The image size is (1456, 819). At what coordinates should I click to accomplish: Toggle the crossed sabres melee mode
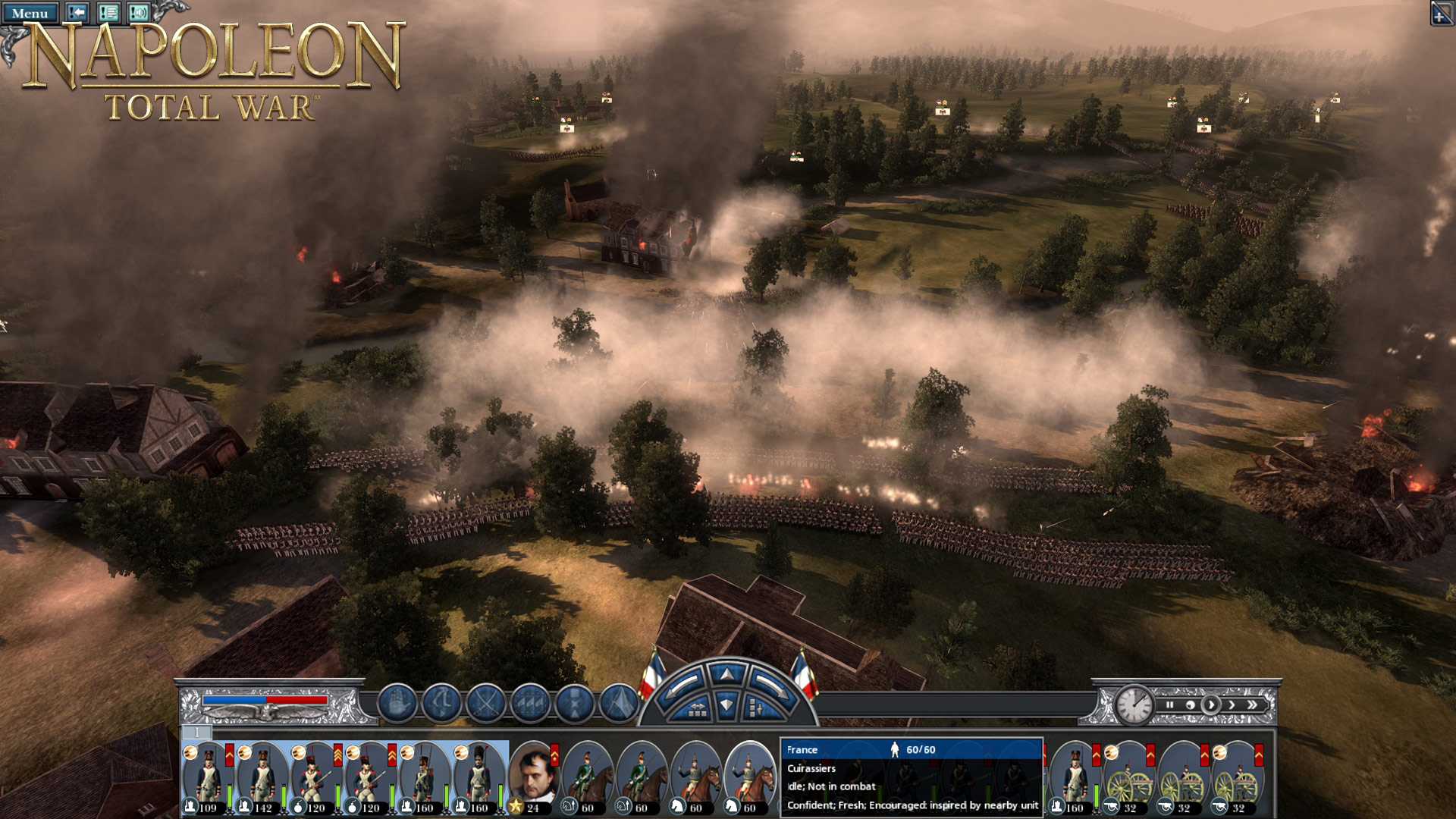(x=486, y=703)
